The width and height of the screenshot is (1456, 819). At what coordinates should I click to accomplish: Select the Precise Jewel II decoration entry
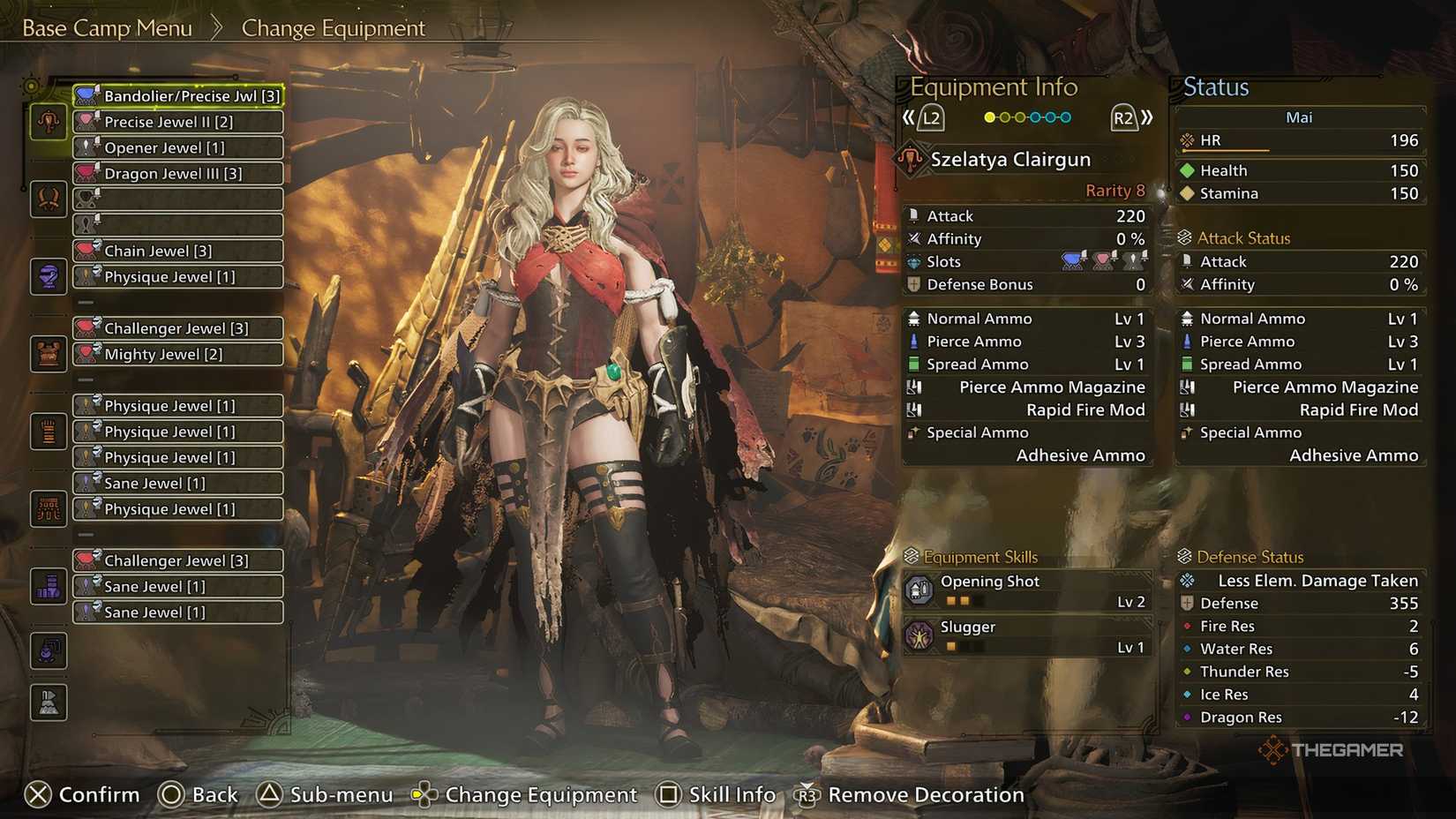point(176,122)
